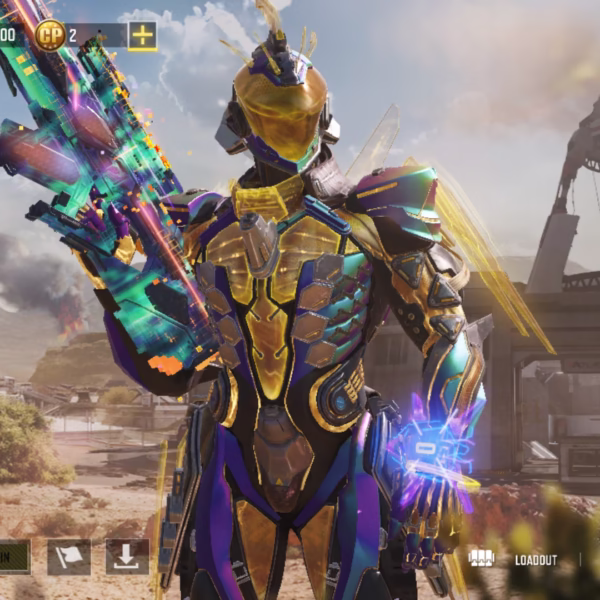This screenshot has width=600, height=600.
Task: Open the download arrow button
Action: tap(127, 557)
